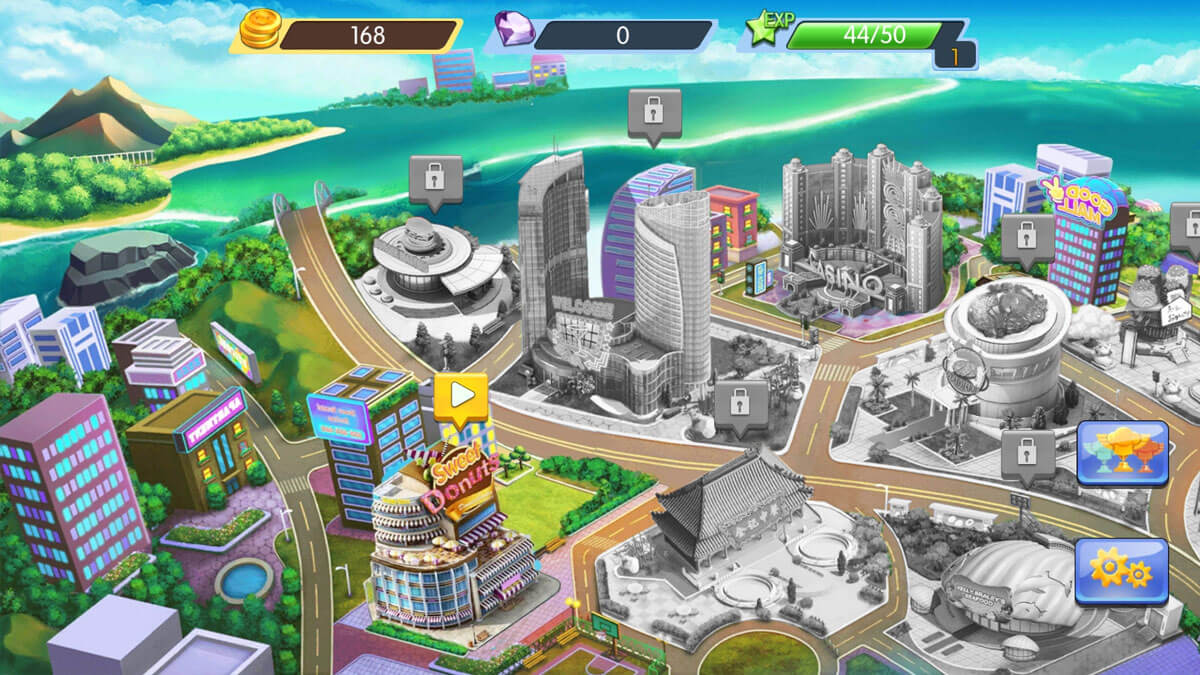Tap the lock over the pagoda-roof restaurant
The image size is (1200, 675).
click(x=741, y=403)
